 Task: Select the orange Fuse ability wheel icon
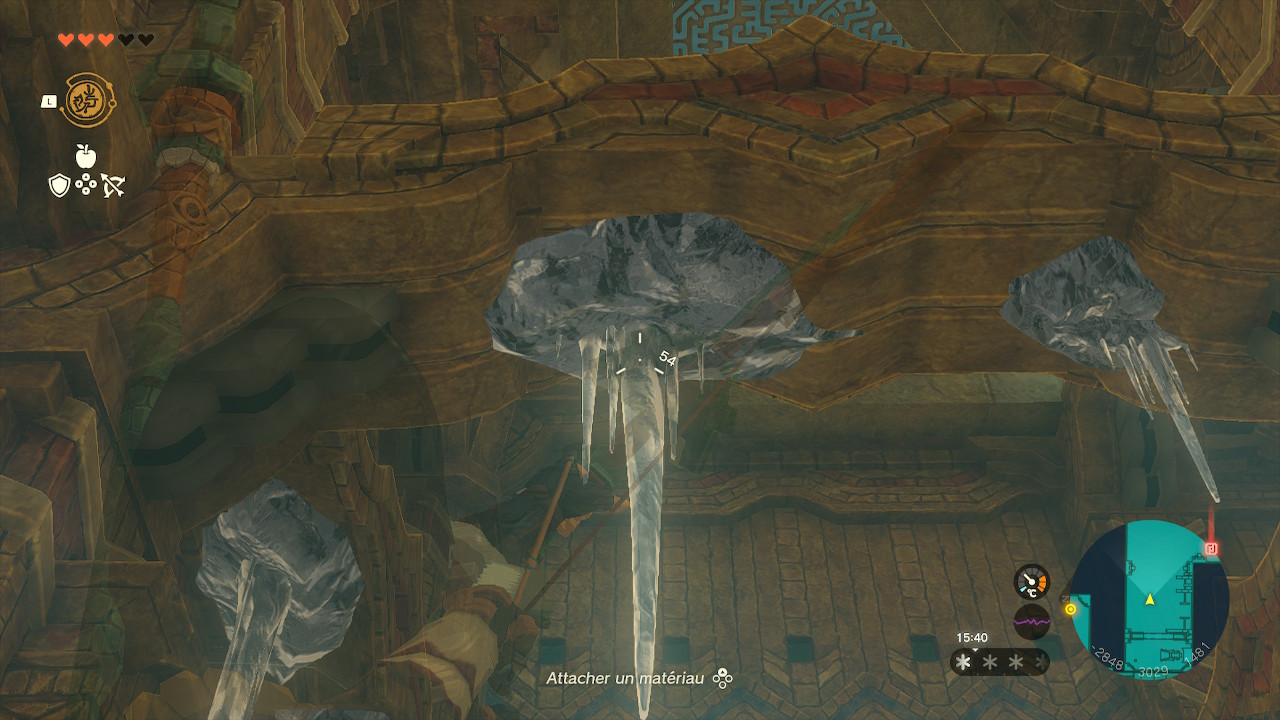click(86, 100)
